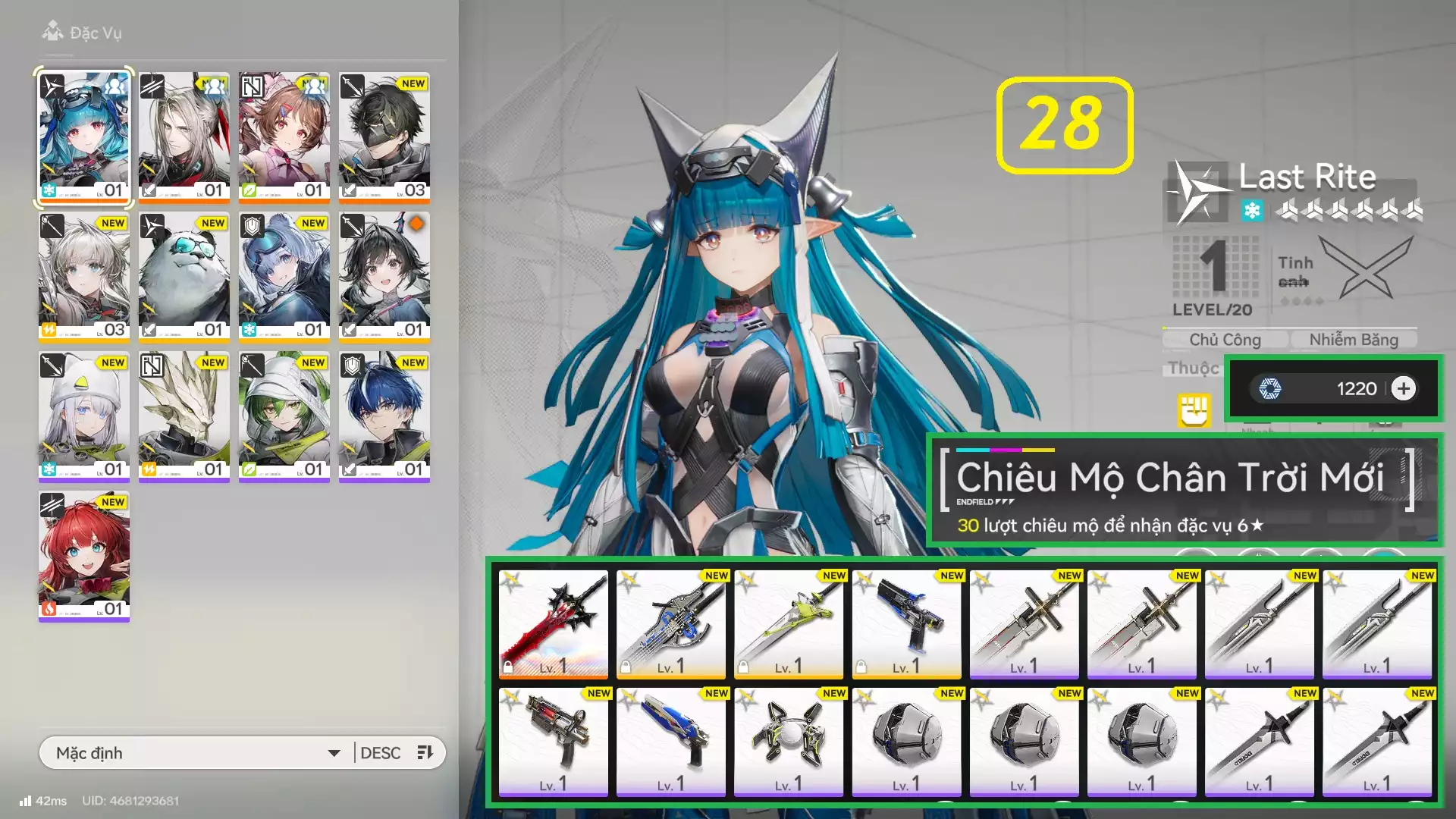Select the red-haired fire character thumbnail
This screenshot has height=819, width=1456.
click(x=83, y=554)
